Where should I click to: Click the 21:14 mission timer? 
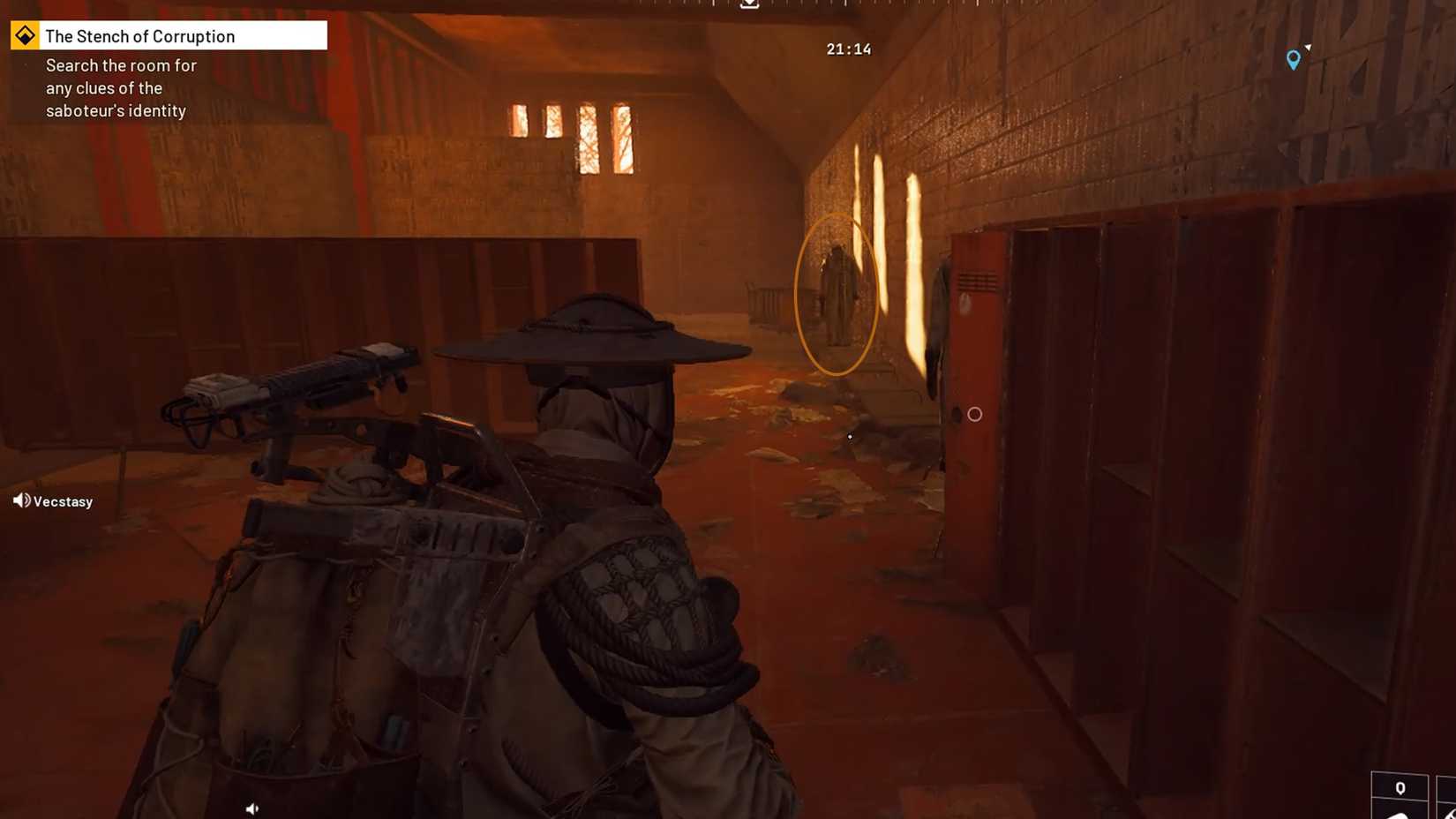848,49
